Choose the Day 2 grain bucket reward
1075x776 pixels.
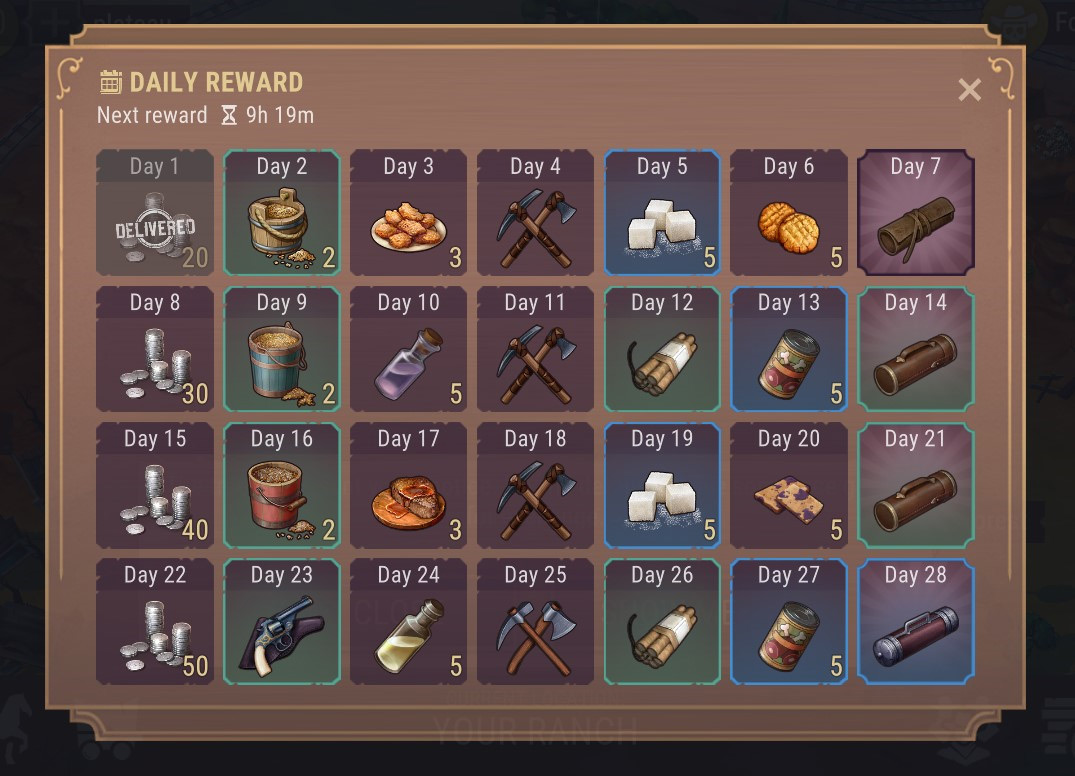pyautogui.click(x=282, y=213)
